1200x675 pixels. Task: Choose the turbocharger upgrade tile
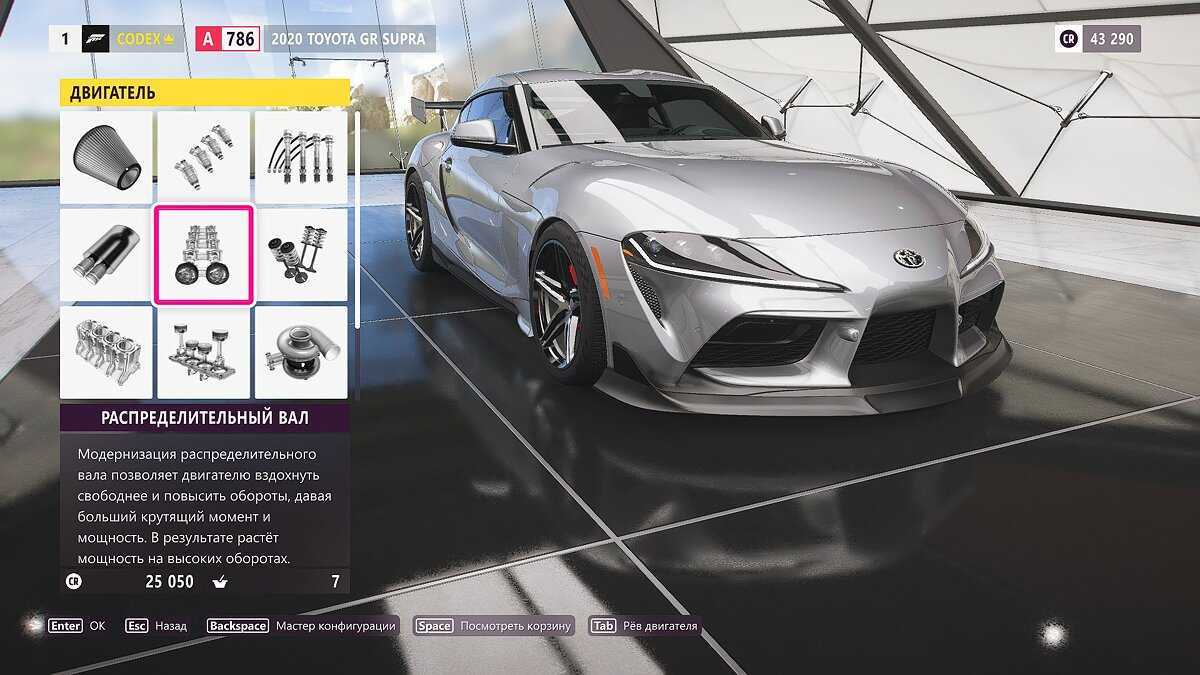(x=301, y=352)
